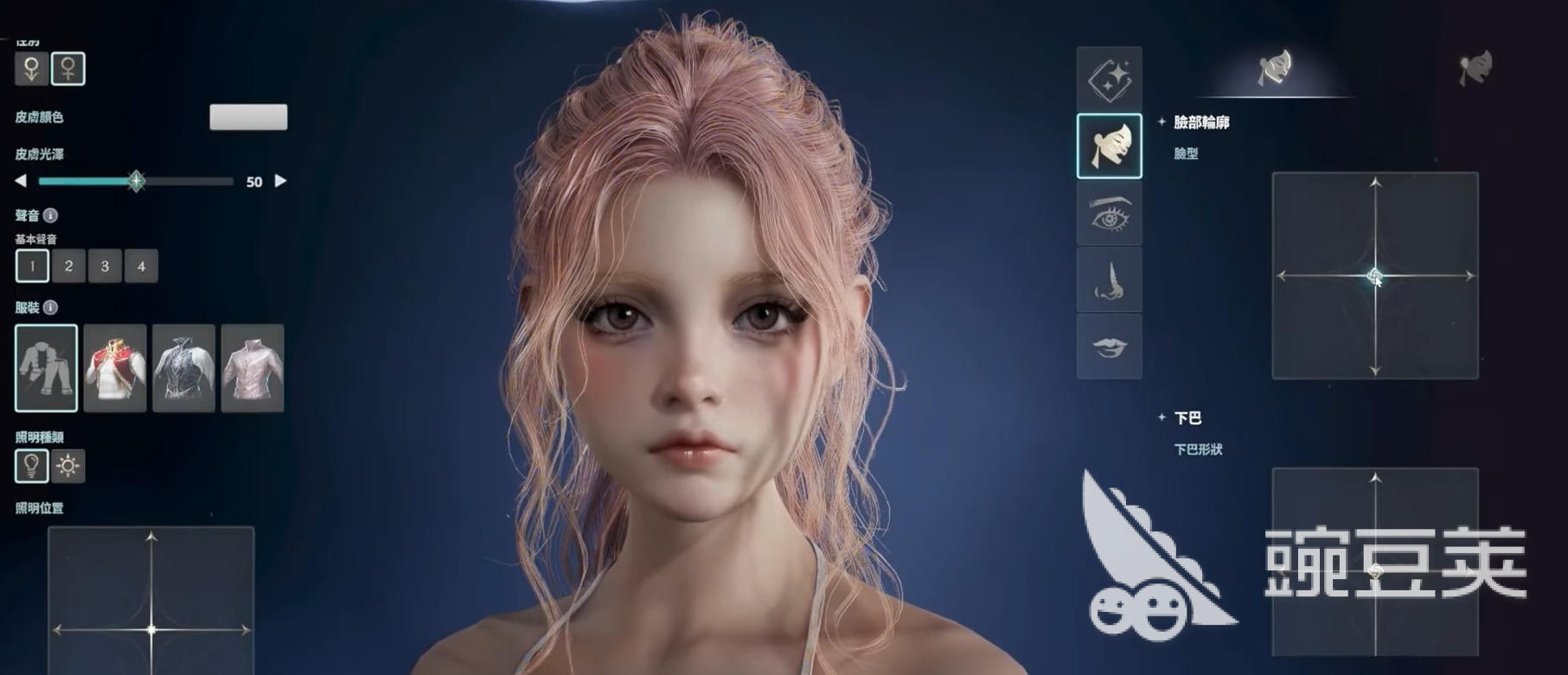Select the left gender symbol option
Screen dimensions: 1568x675
pyautogui.click(x=31, y=70)
